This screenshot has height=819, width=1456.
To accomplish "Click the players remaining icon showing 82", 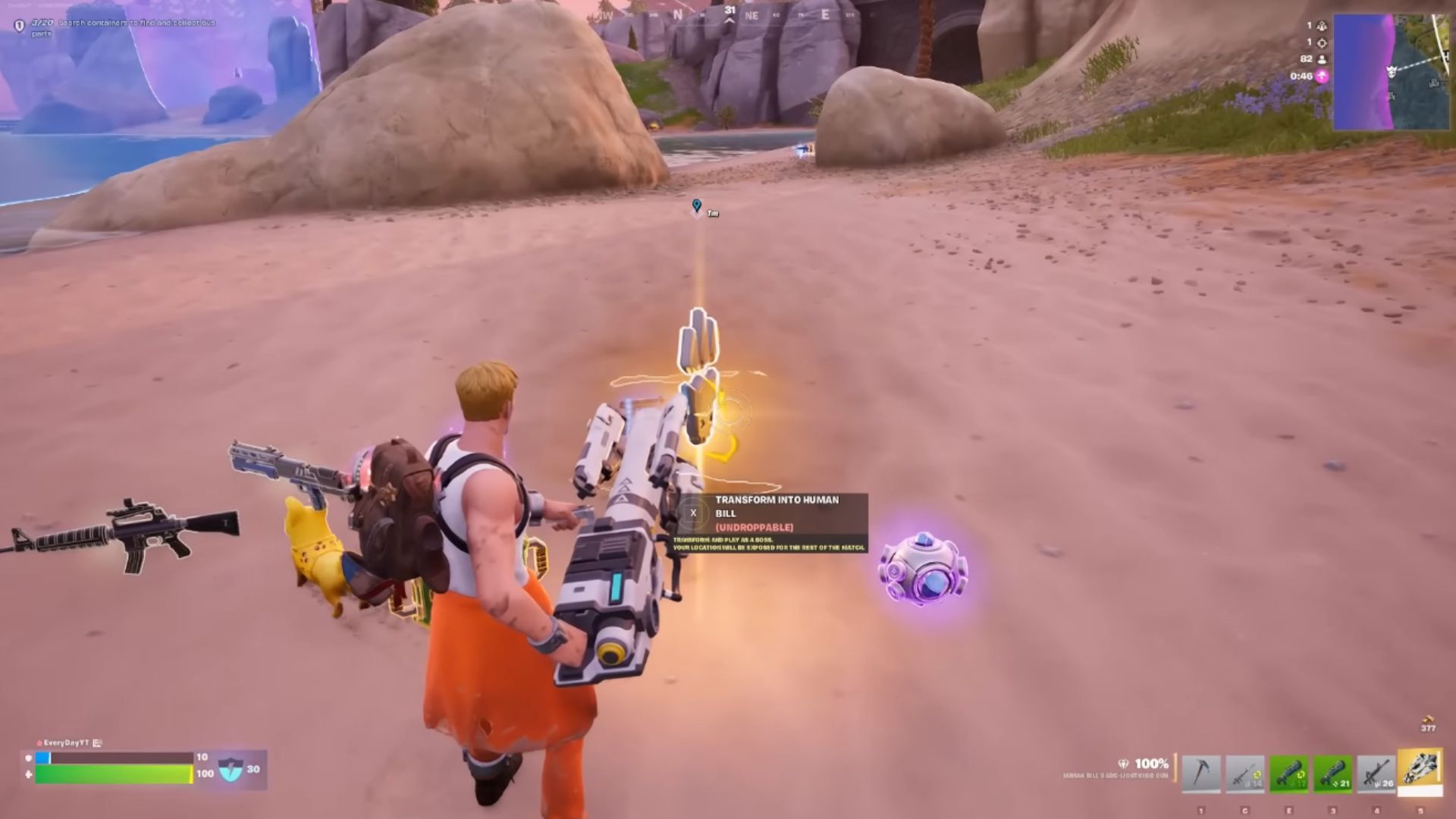I will coord(1322,60).
